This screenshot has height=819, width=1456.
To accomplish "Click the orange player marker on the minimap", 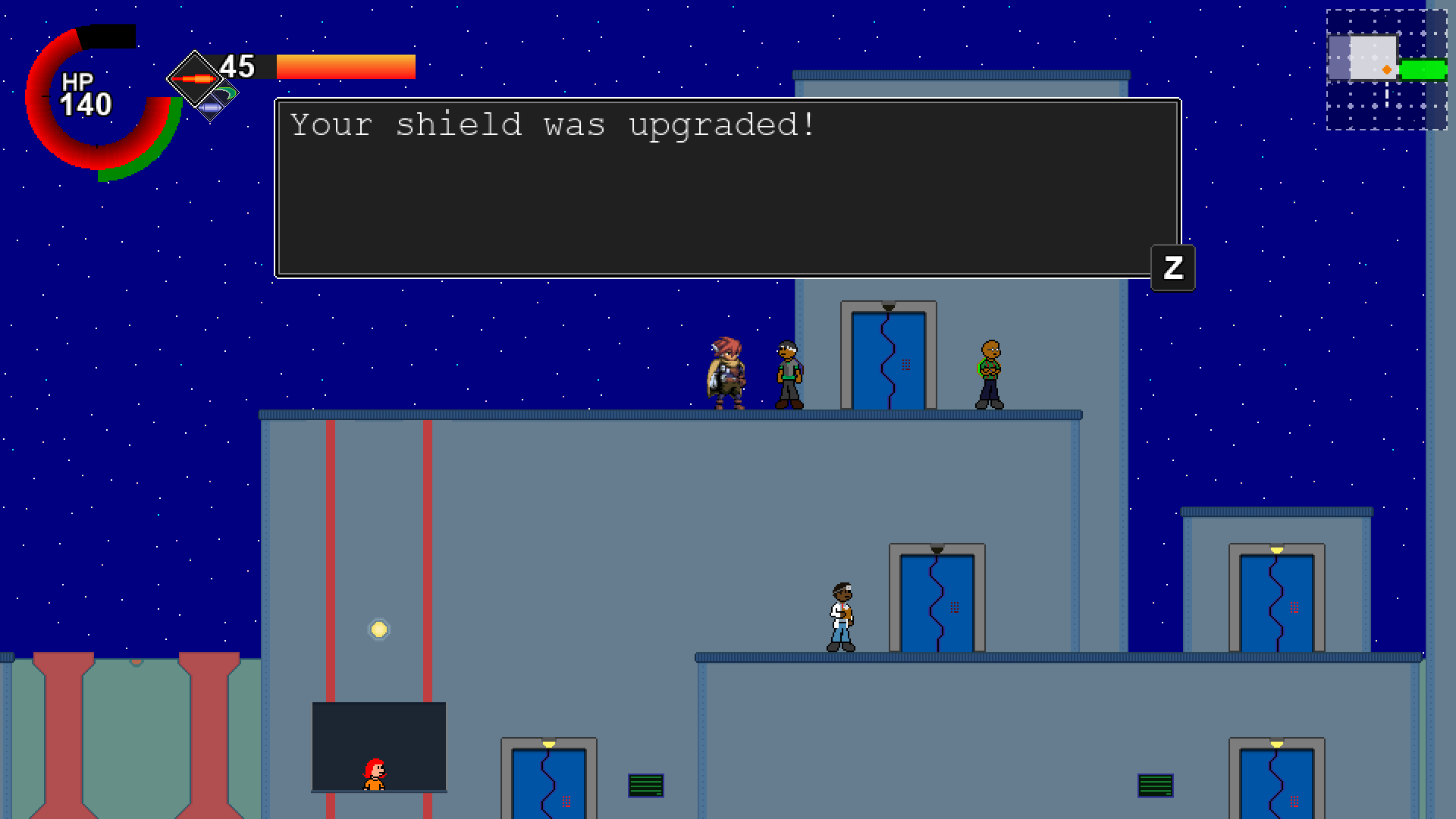I will [1387, 69].
